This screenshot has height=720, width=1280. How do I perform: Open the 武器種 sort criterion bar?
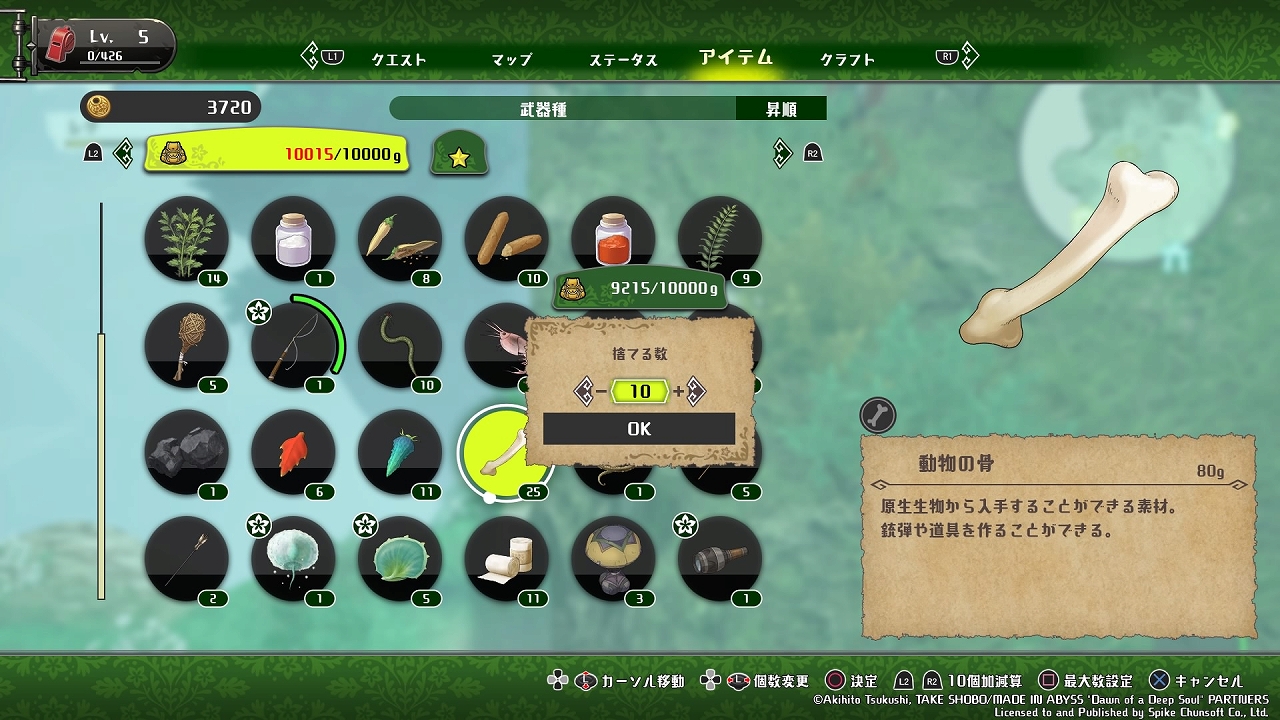562,109
